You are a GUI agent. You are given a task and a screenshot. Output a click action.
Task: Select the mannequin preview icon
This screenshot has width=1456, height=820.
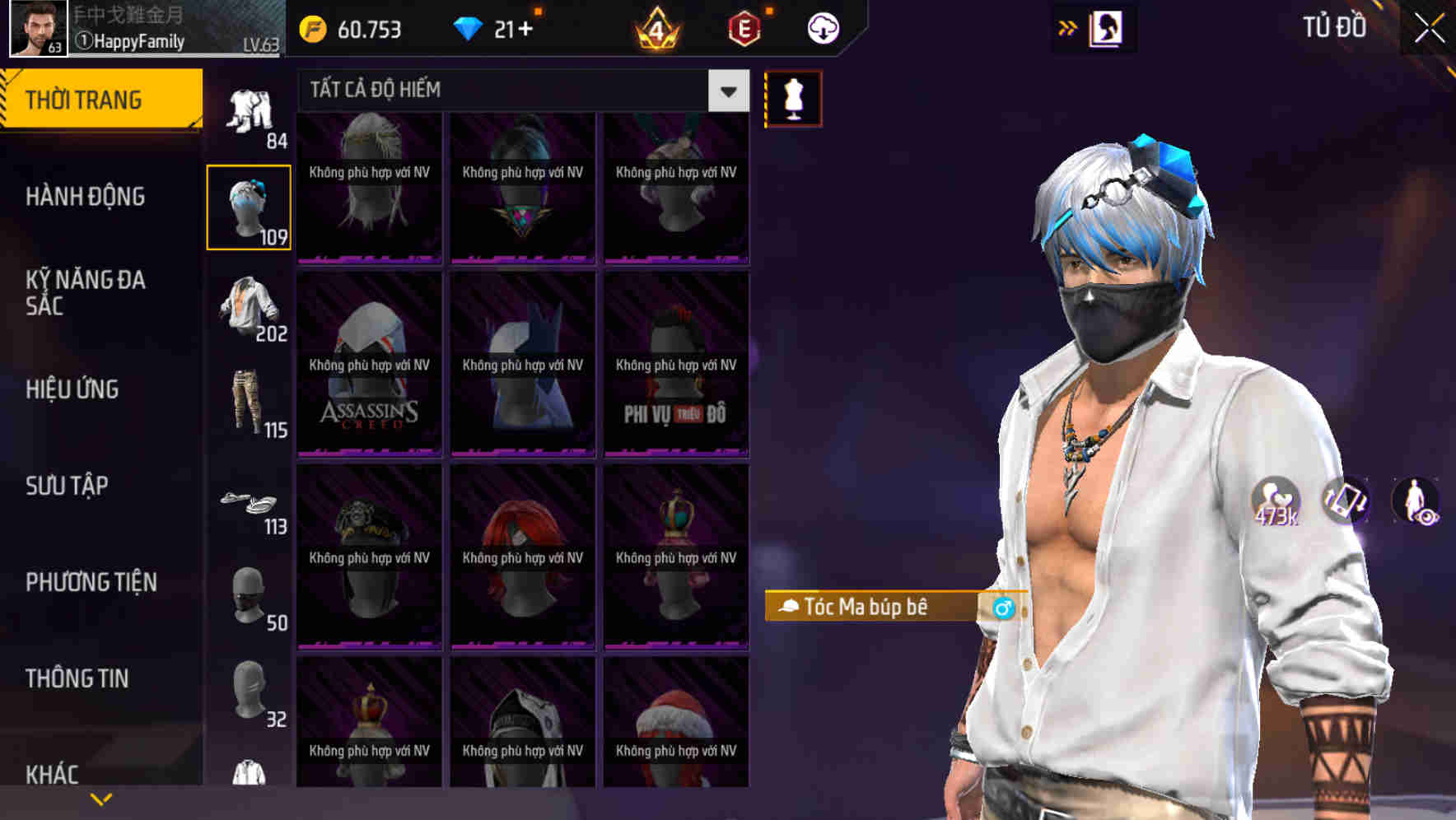[x=793, y=97]
